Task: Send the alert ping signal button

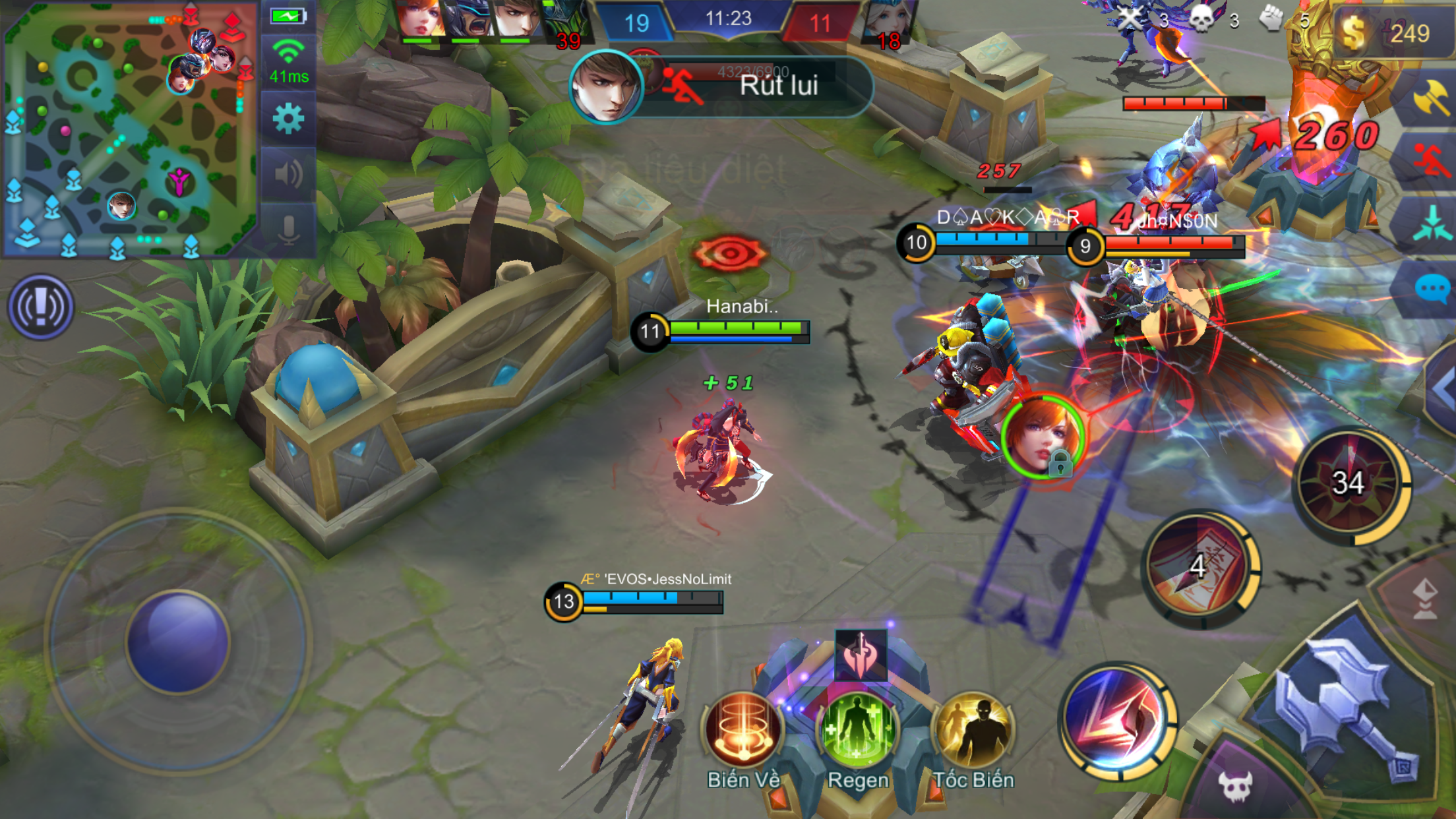Action: pos(41,307)
